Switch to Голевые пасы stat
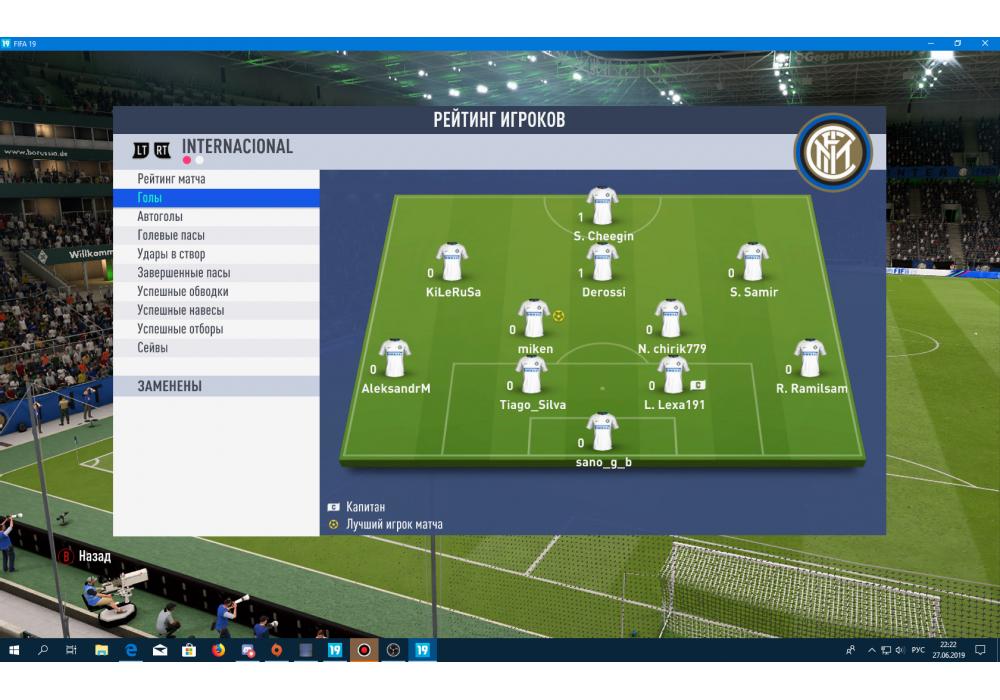 point(216,236)
